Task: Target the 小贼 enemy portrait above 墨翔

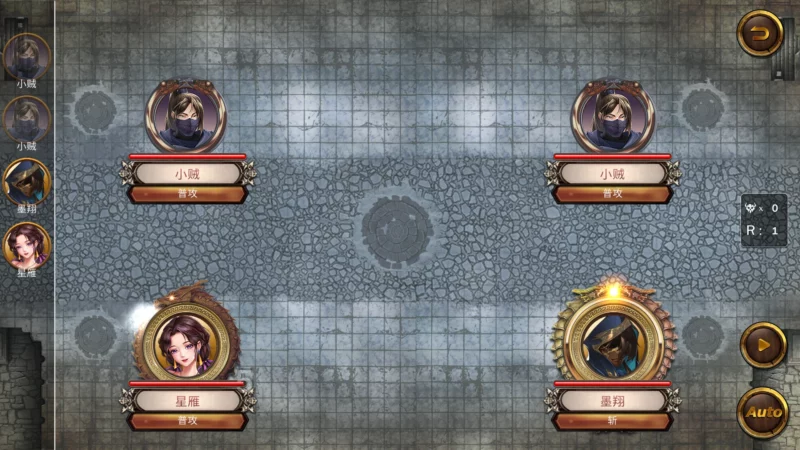Action: pos(612,116)
